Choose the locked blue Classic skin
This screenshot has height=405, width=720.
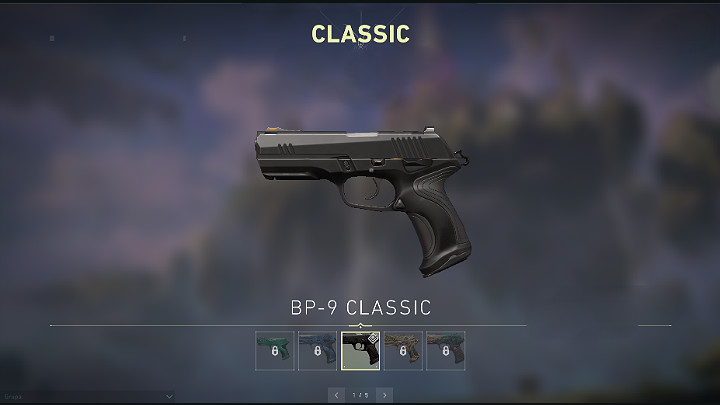[317, 351]
